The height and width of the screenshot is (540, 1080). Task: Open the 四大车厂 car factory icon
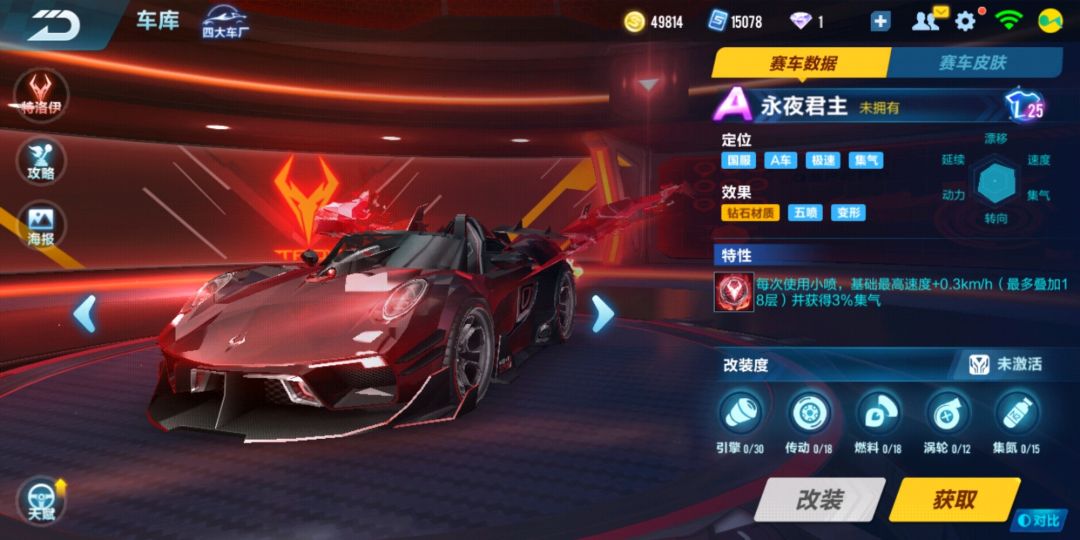pyautogui.click(x=226, y=22)
